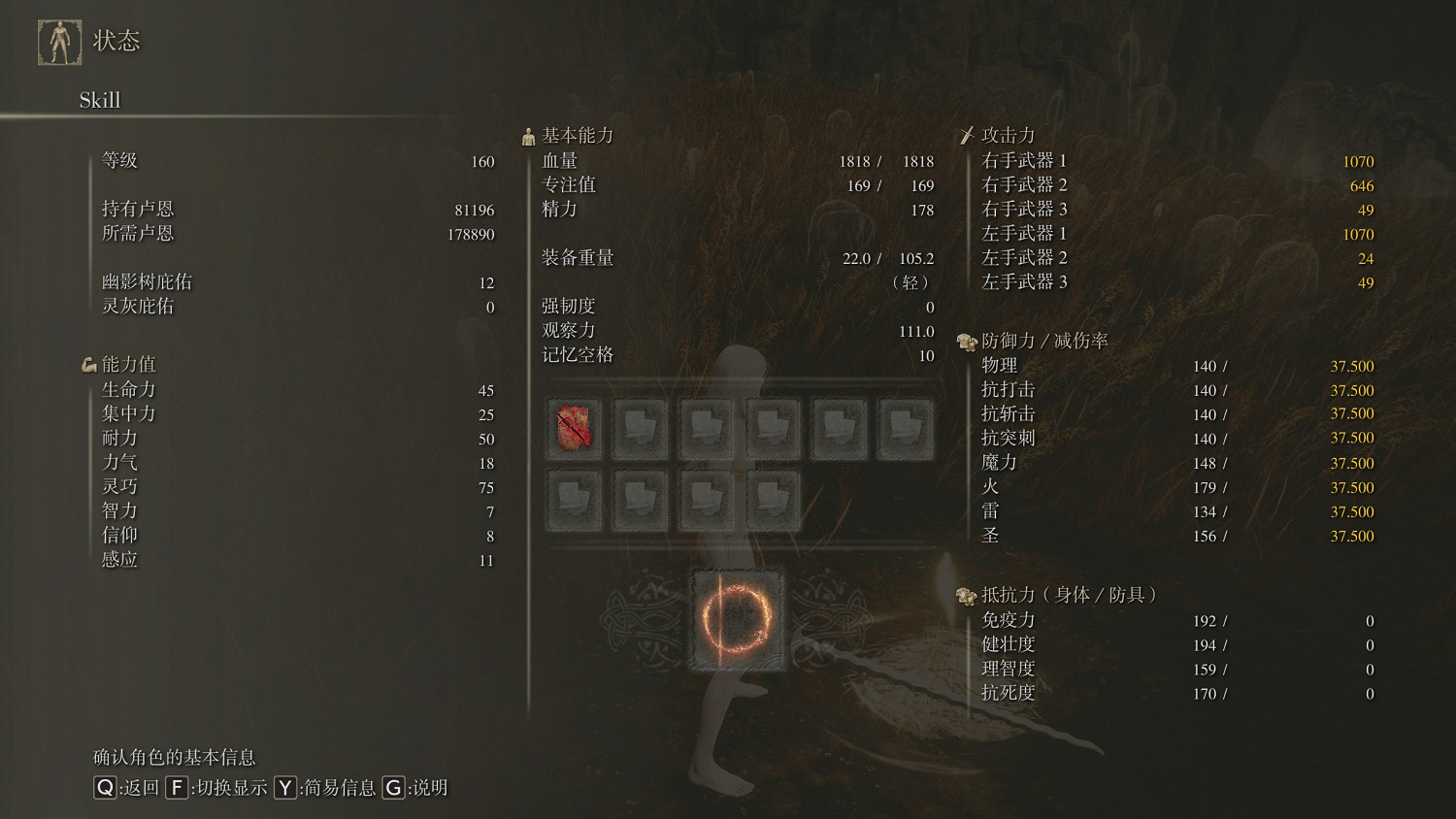
Task: Select the equipped red talisman slot
Action: (x=574, y=427)
